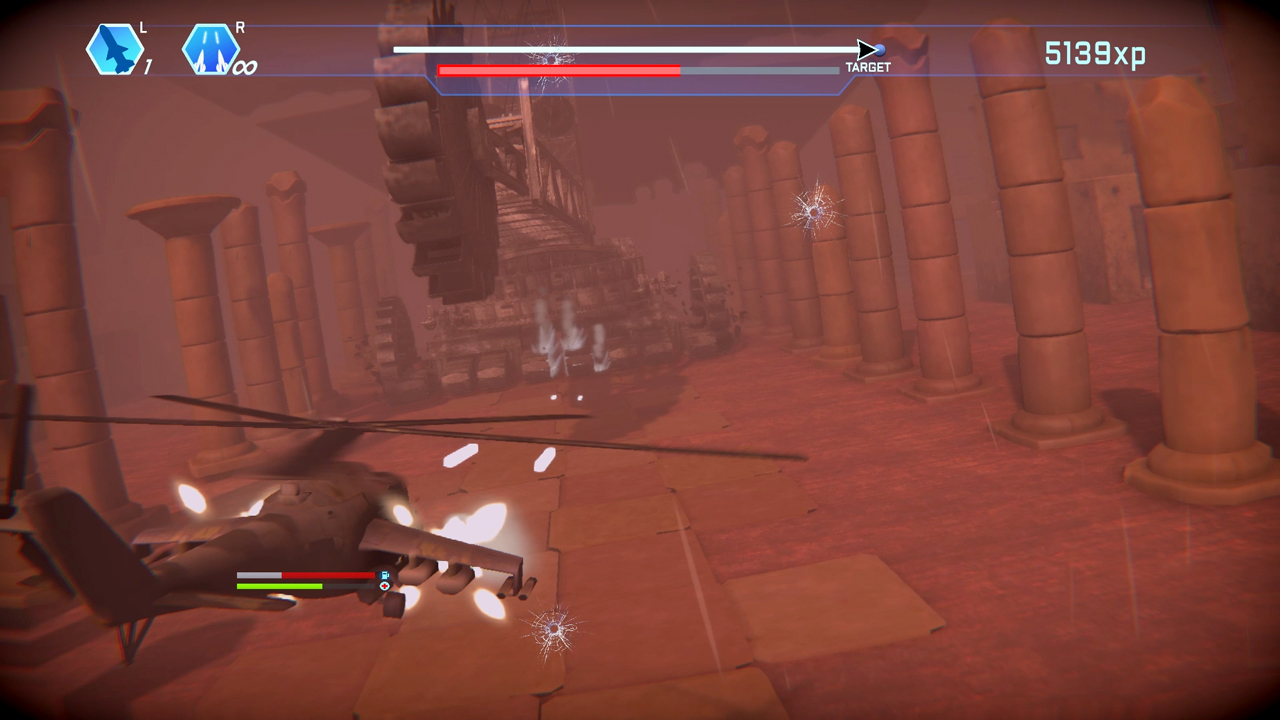
Task: Click the green armor bar under the helicopter
Action: tap(278, 585)
